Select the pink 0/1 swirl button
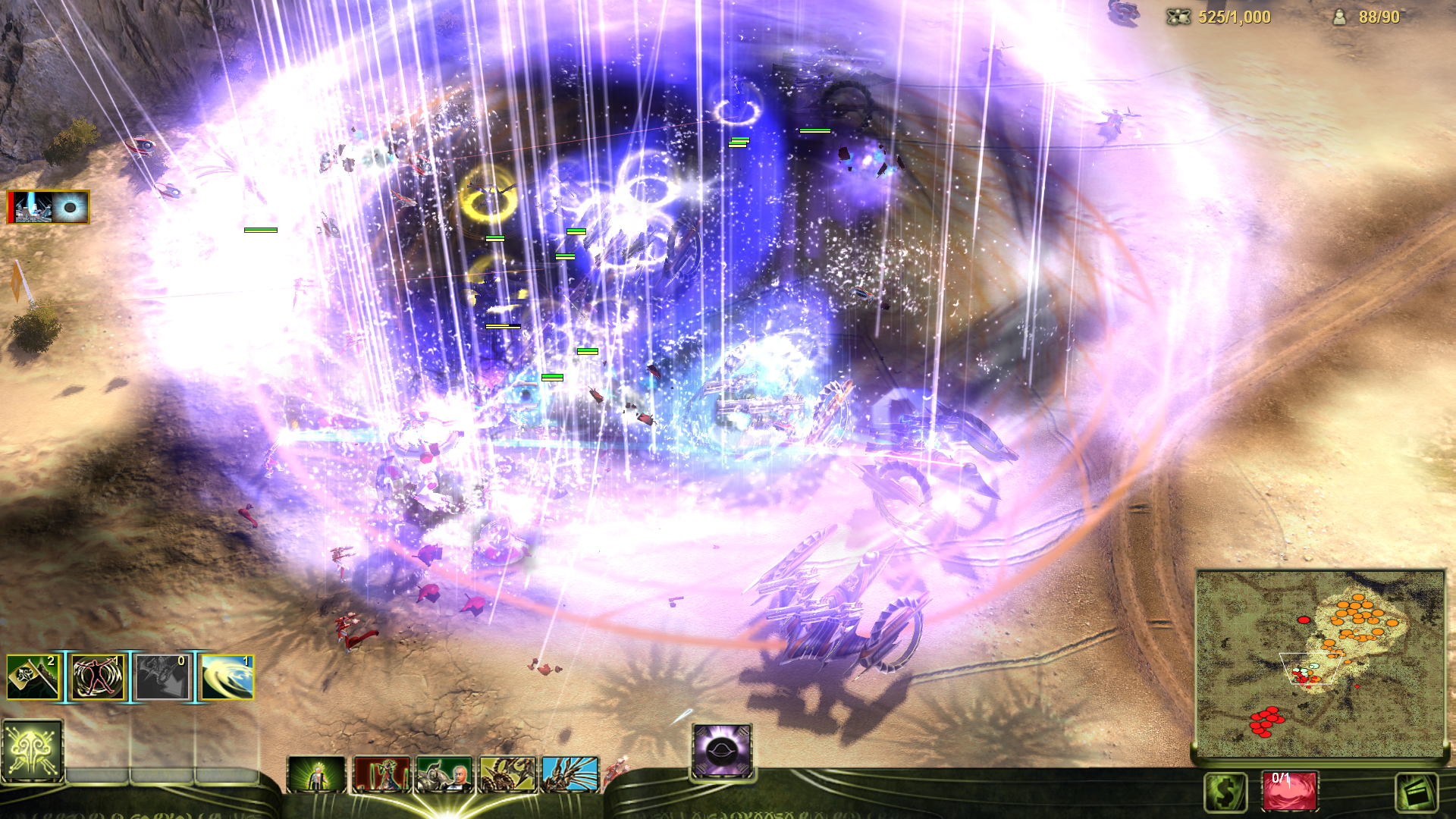 point(1290,791)
